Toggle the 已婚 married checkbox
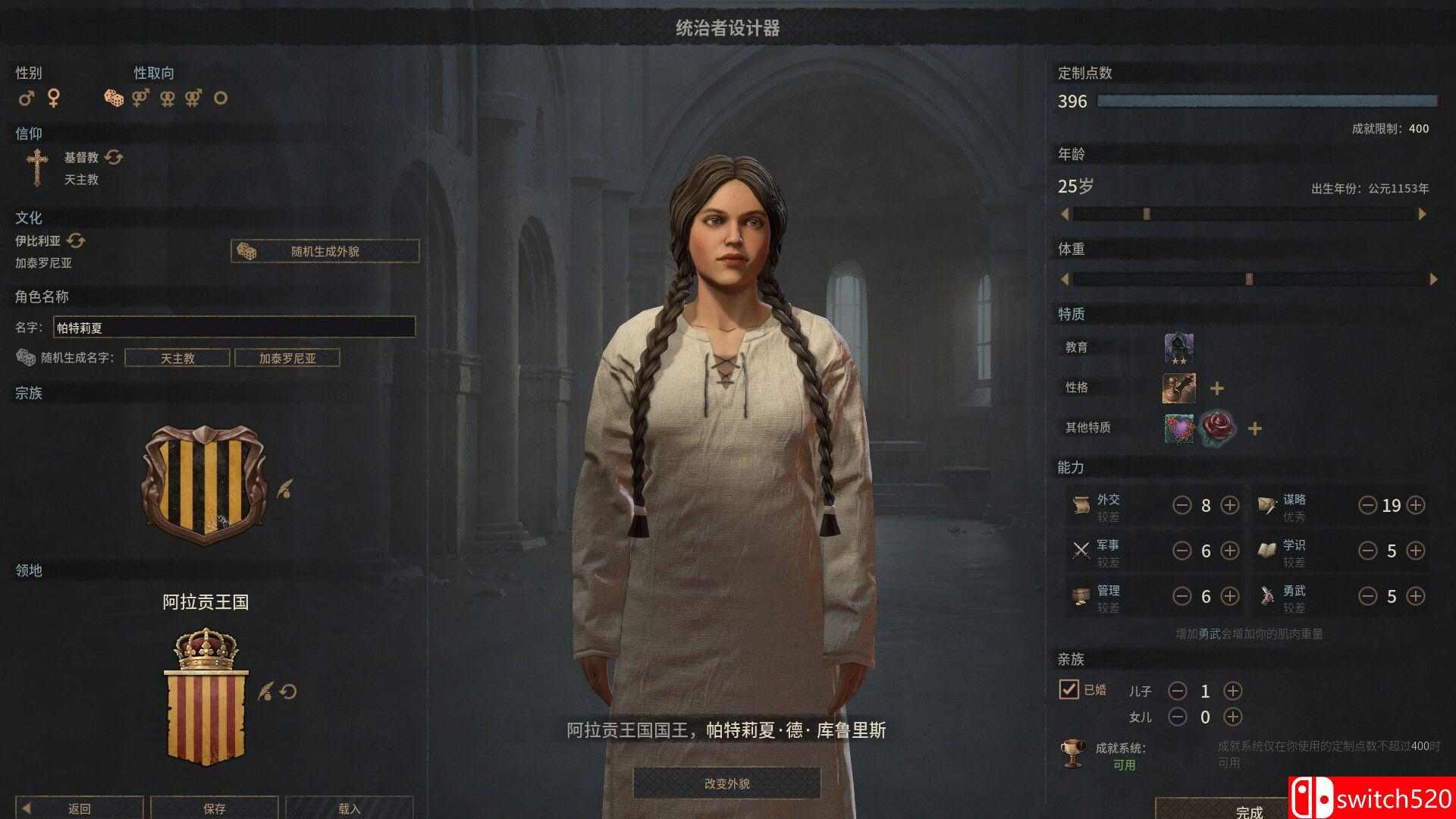The image size is (1456, 819). (1069, 690)
